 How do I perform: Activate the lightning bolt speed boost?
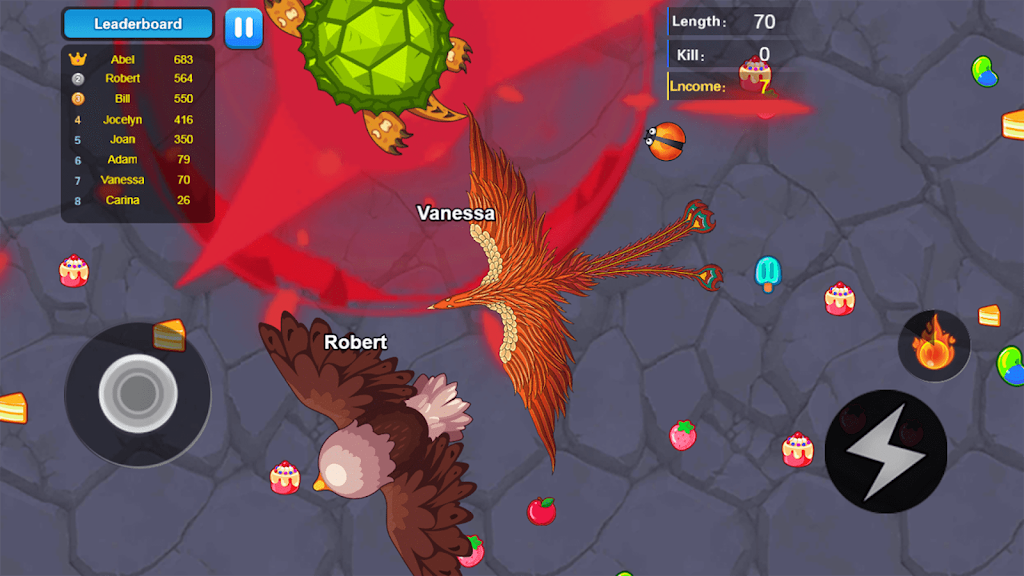coord(885,452)
